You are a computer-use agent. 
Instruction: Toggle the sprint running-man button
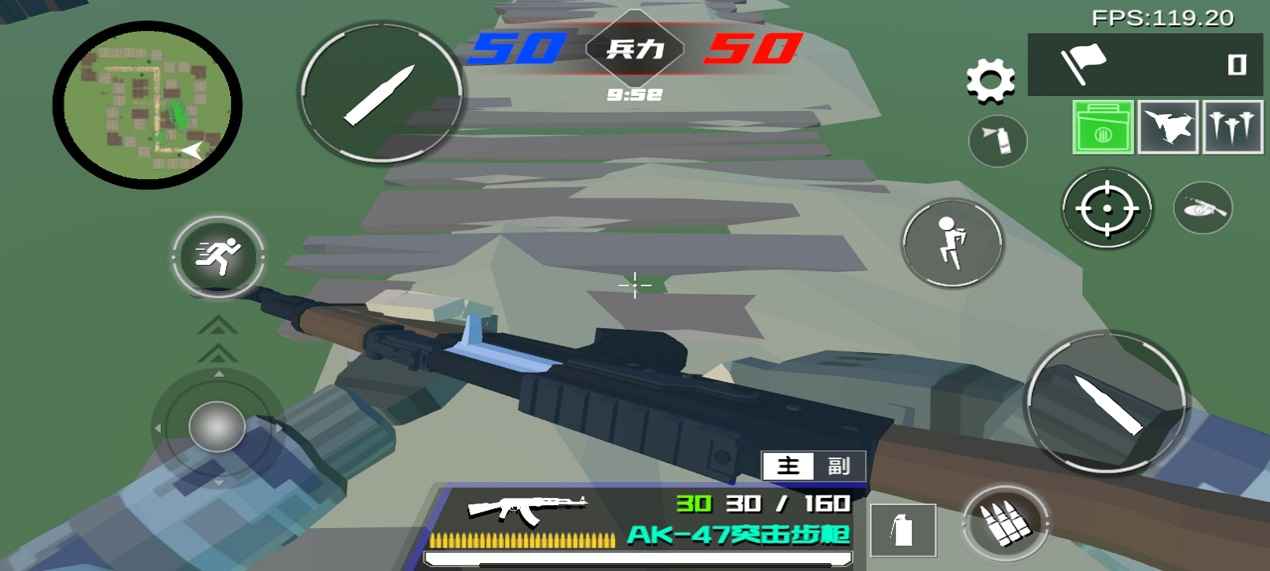[x=218, y=256]
